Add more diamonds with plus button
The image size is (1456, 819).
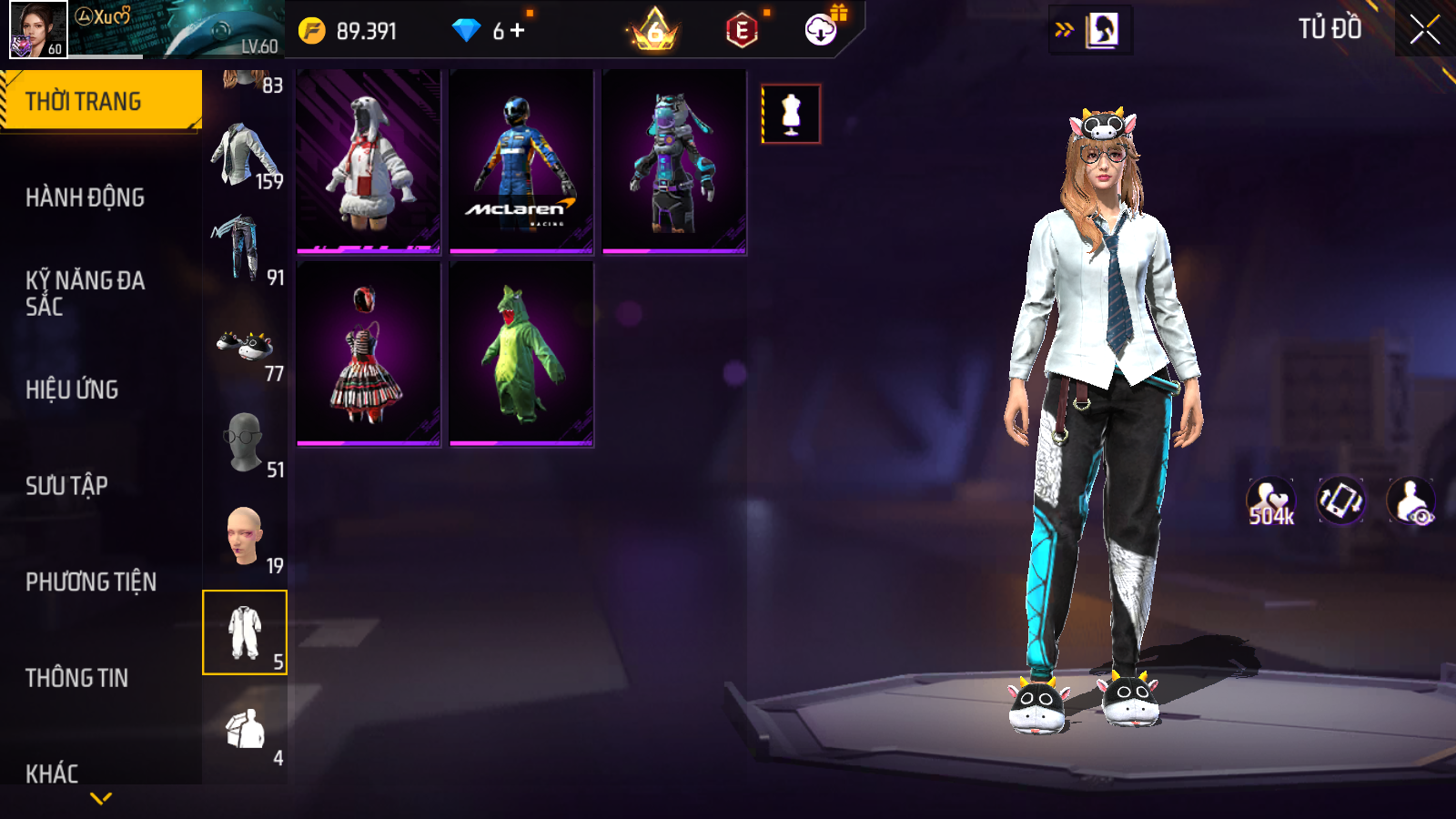[518, 31]
